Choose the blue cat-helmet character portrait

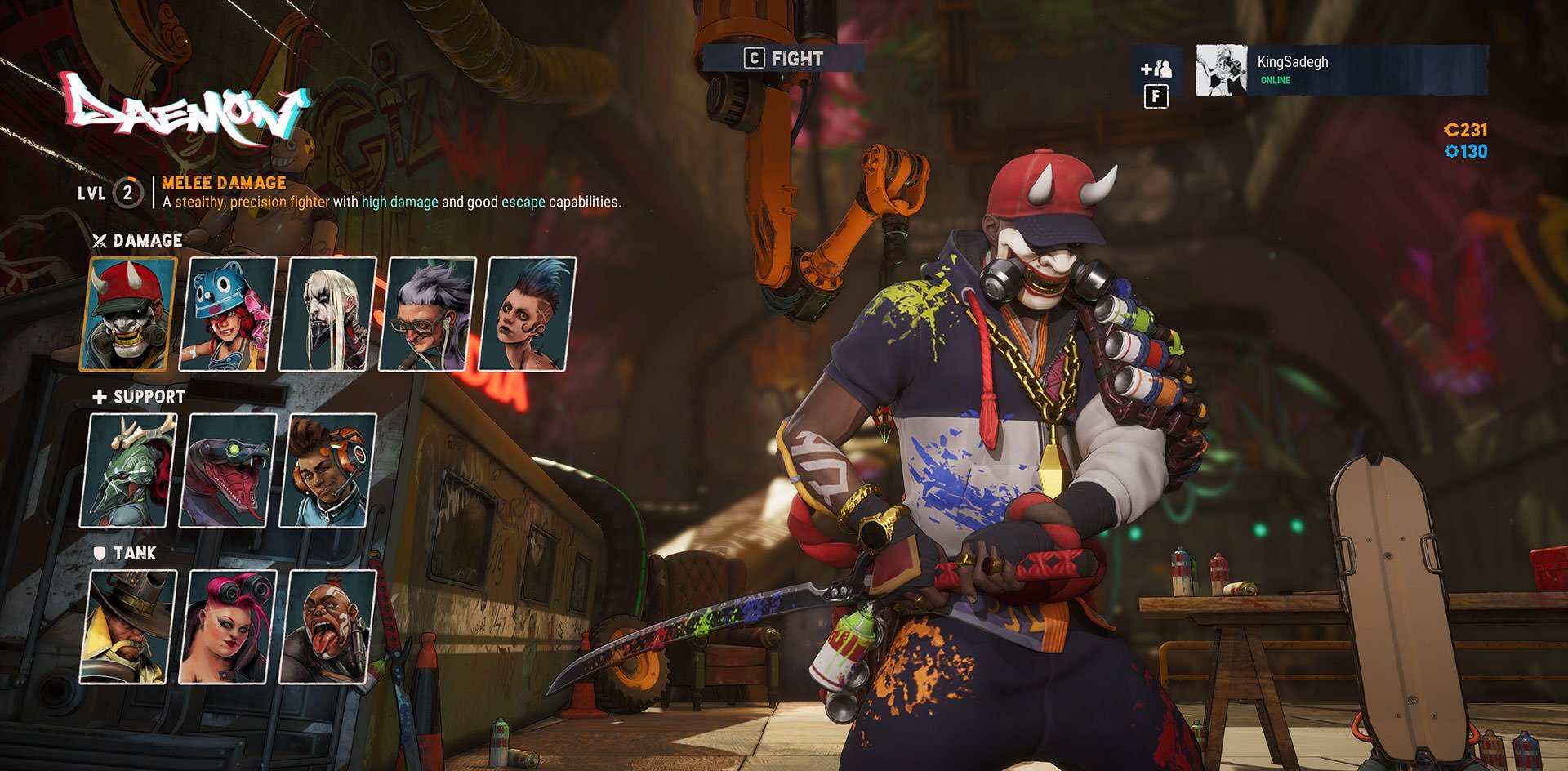[x=228, y=314]
